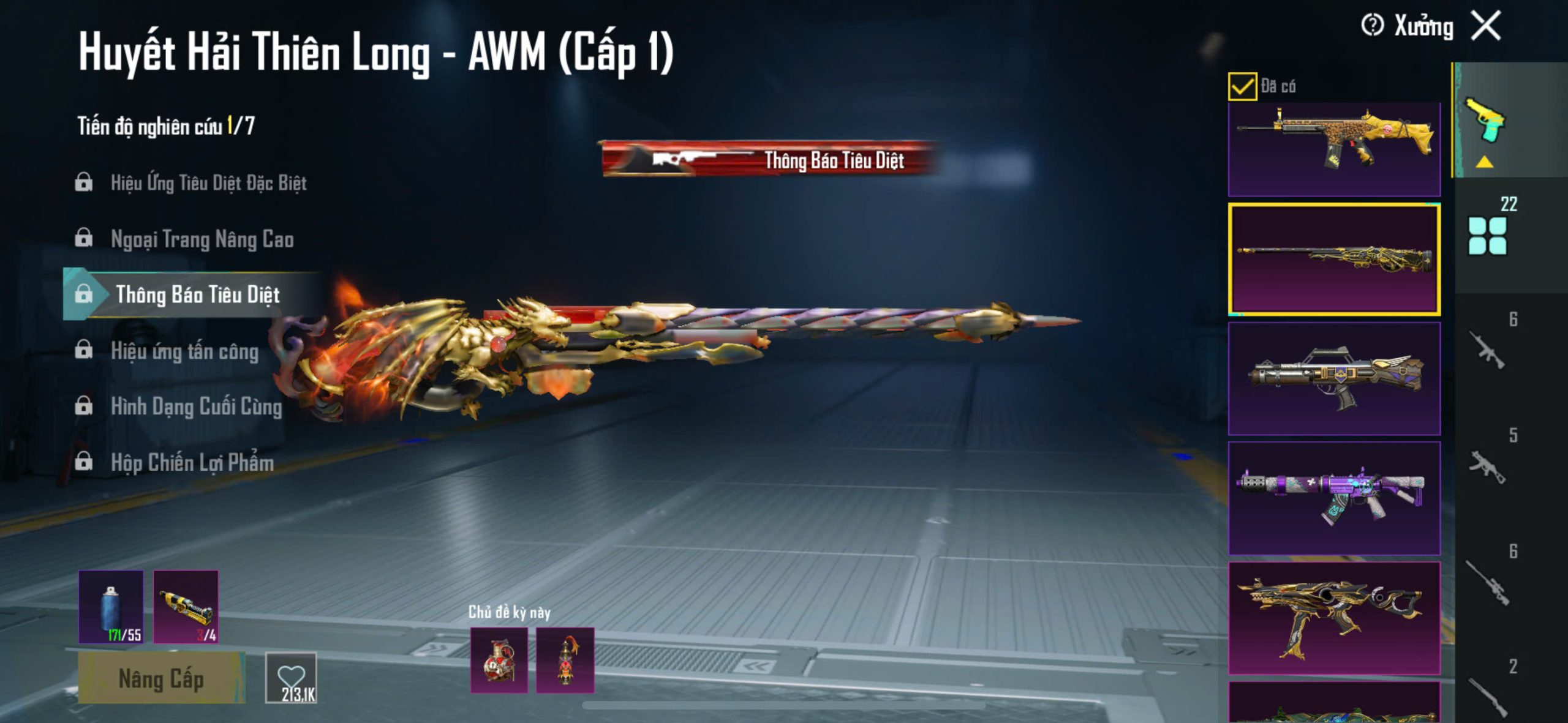Open Hình Dạng Cuối Cùng entry
The height and width of the screenshot is (723, 1568).
[196, 406]
